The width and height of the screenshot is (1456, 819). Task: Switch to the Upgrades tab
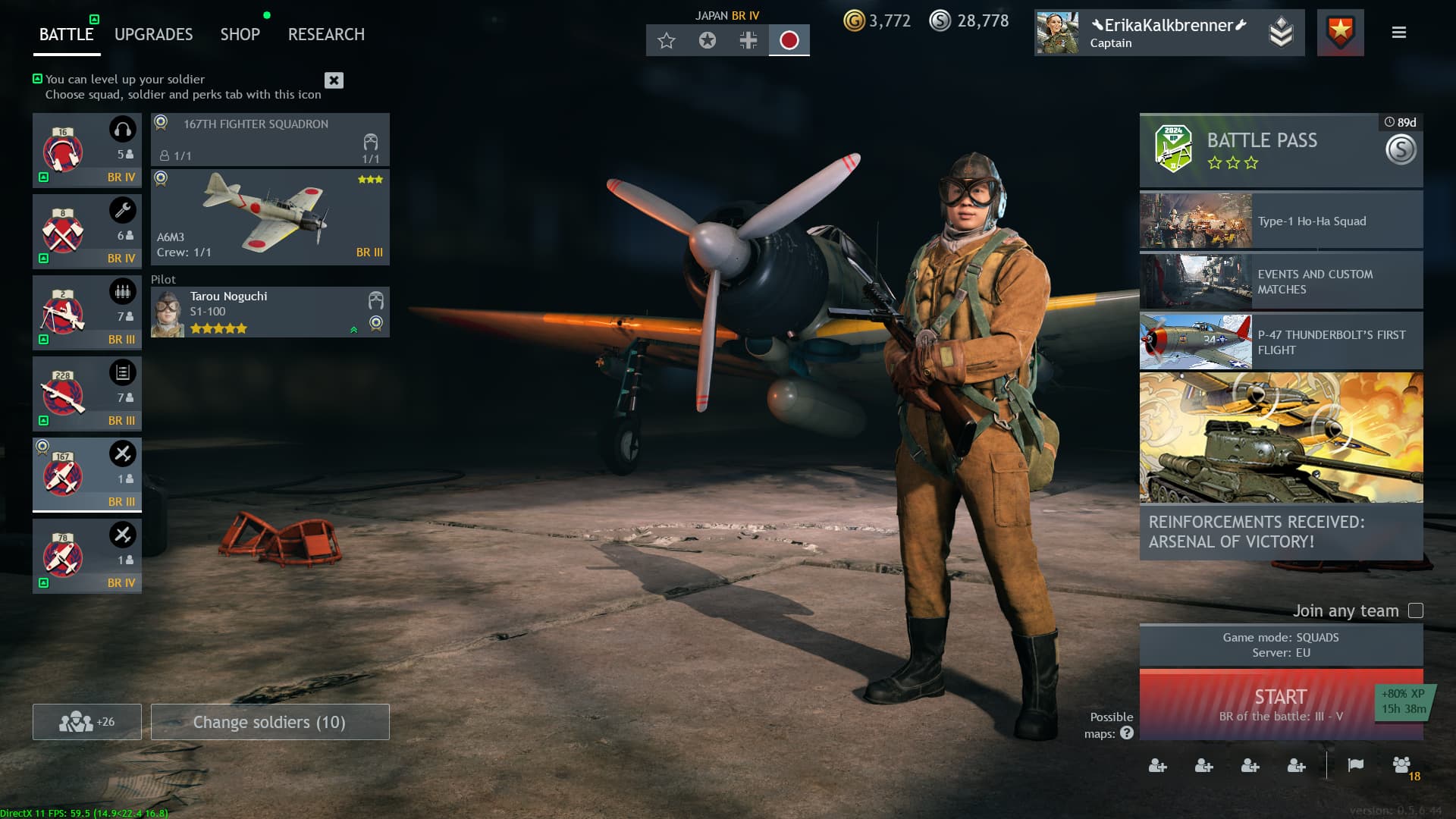(153, 34)
